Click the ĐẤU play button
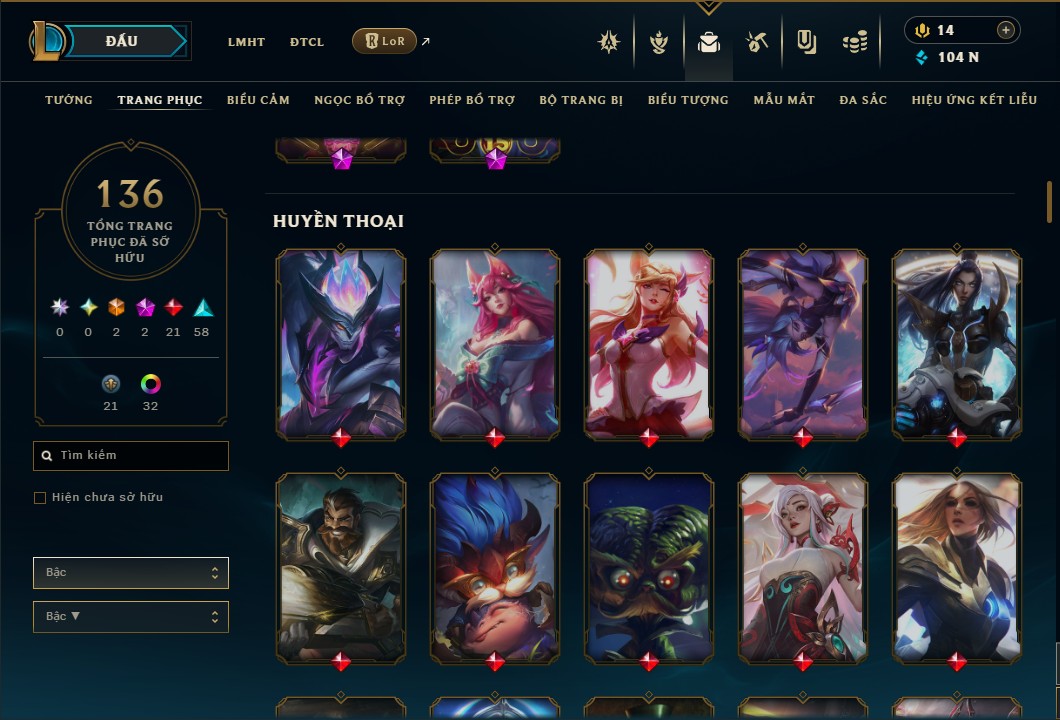Viewport: 1060px width, 720px height. click(122, 41)
